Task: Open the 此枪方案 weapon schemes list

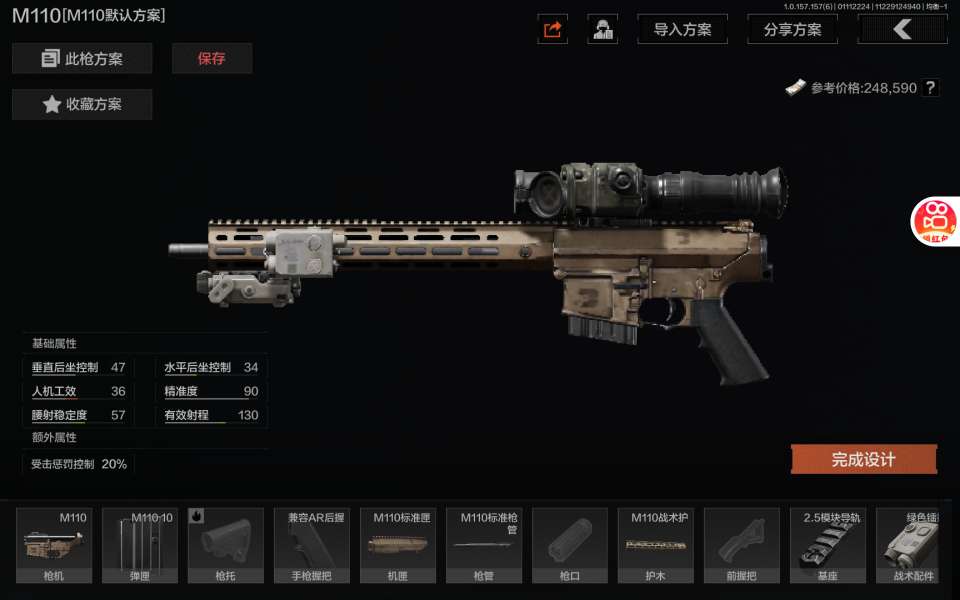Action: (x=82, y=59)
